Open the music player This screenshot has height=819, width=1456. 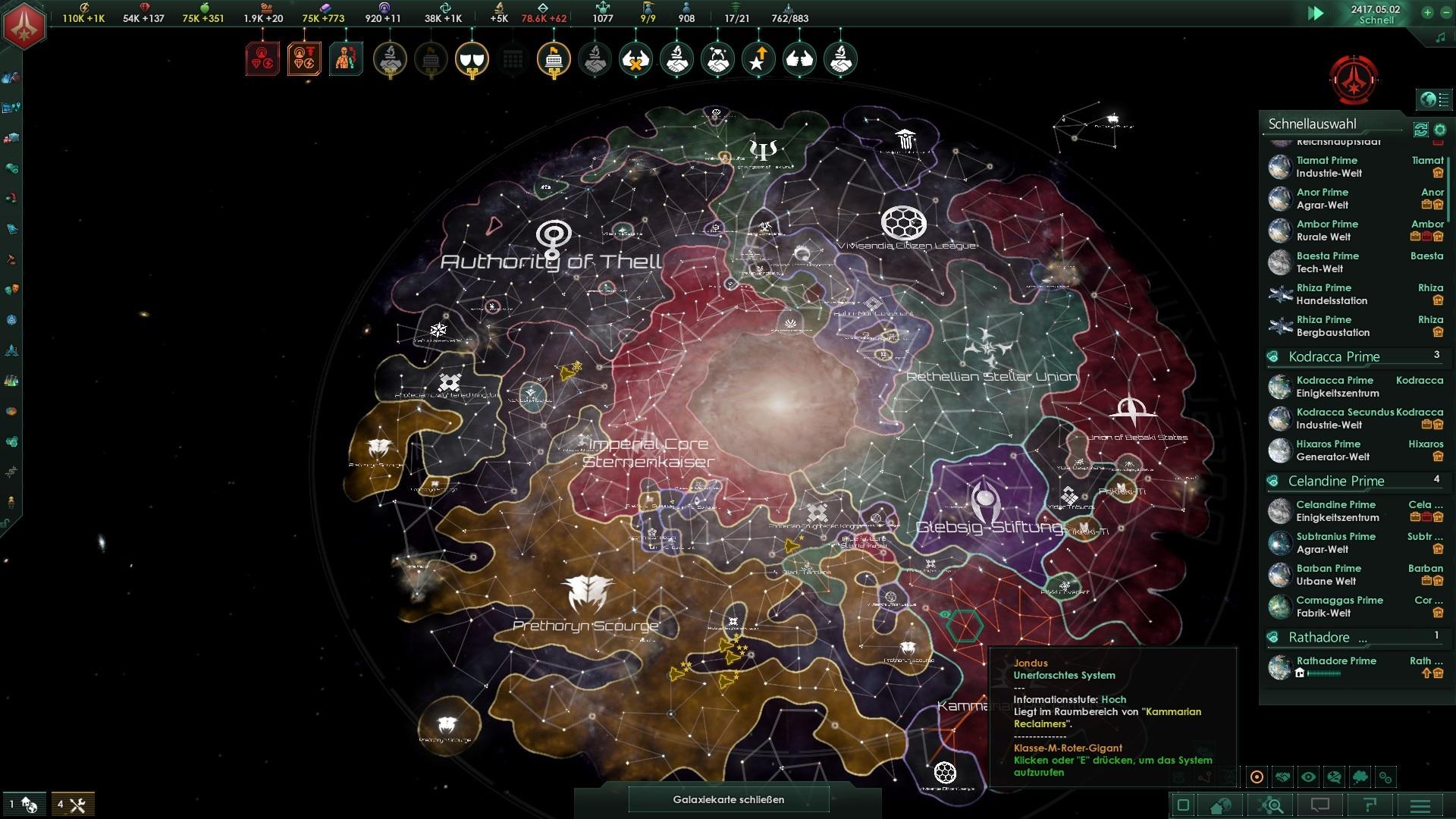click(1440, 37)
